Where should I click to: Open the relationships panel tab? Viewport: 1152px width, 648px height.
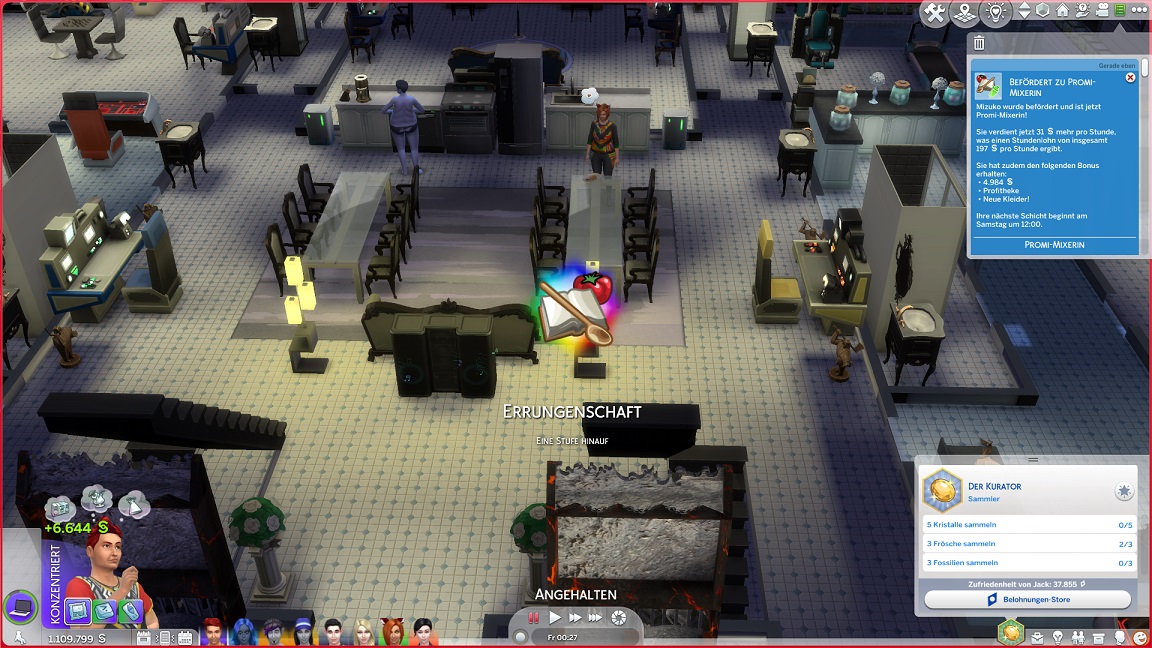(x=1078, y=637)
